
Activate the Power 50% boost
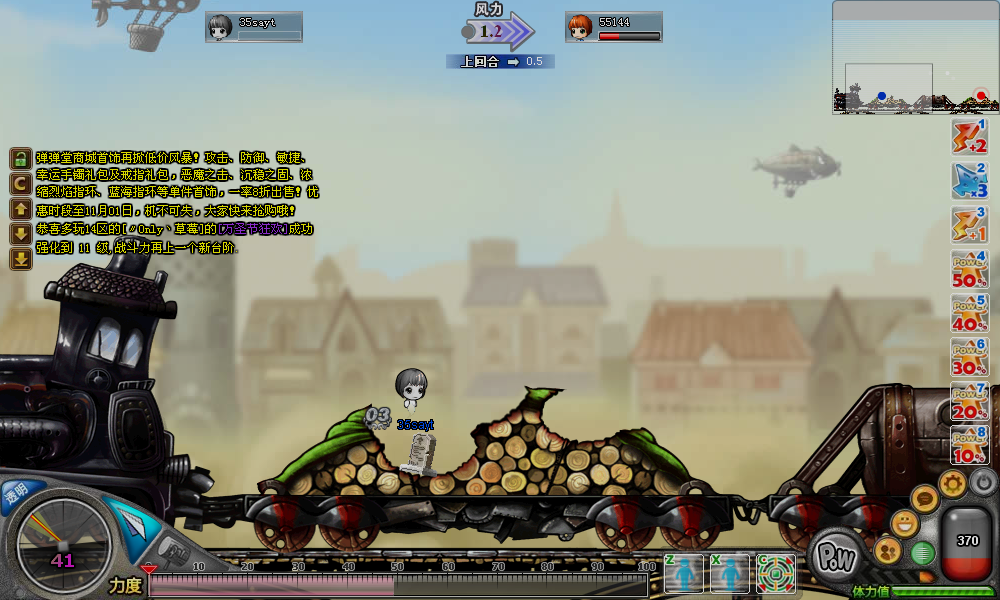(x=969, y=268)
